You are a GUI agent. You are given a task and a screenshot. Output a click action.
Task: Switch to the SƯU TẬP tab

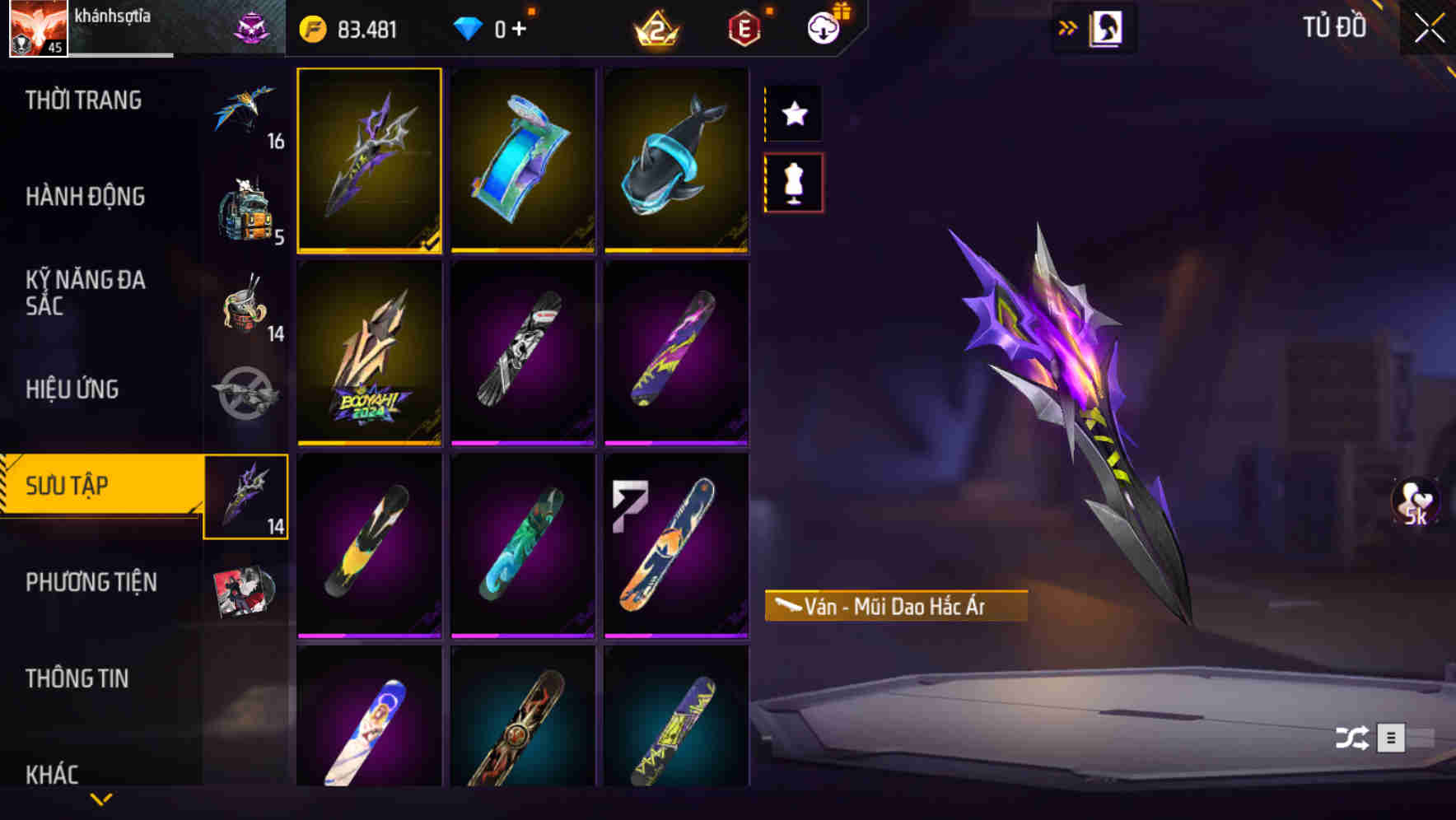click(99, 485)
